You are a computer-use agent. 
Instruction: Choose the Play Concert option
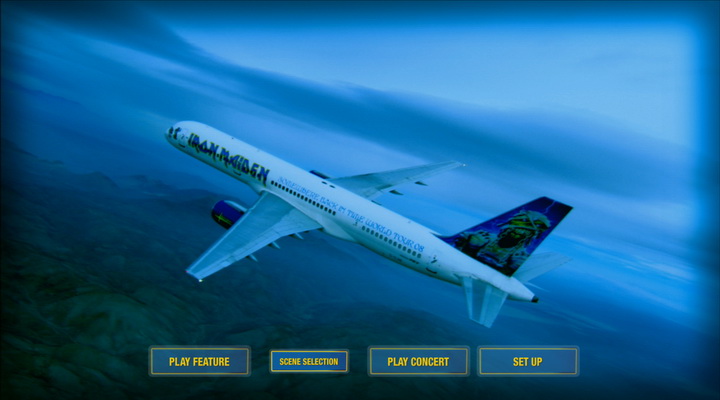coord(418,361)
